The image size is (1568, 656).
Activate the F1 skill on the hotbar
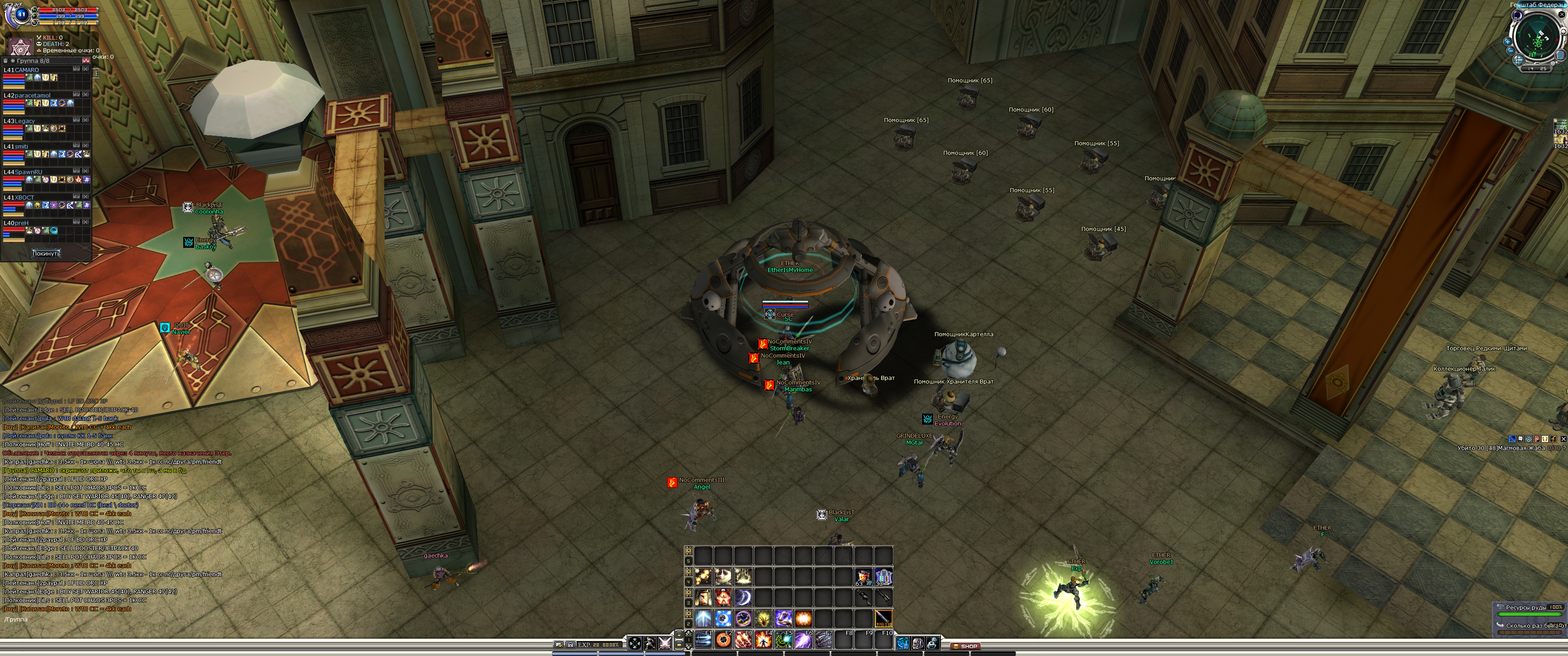click(703, 640)
